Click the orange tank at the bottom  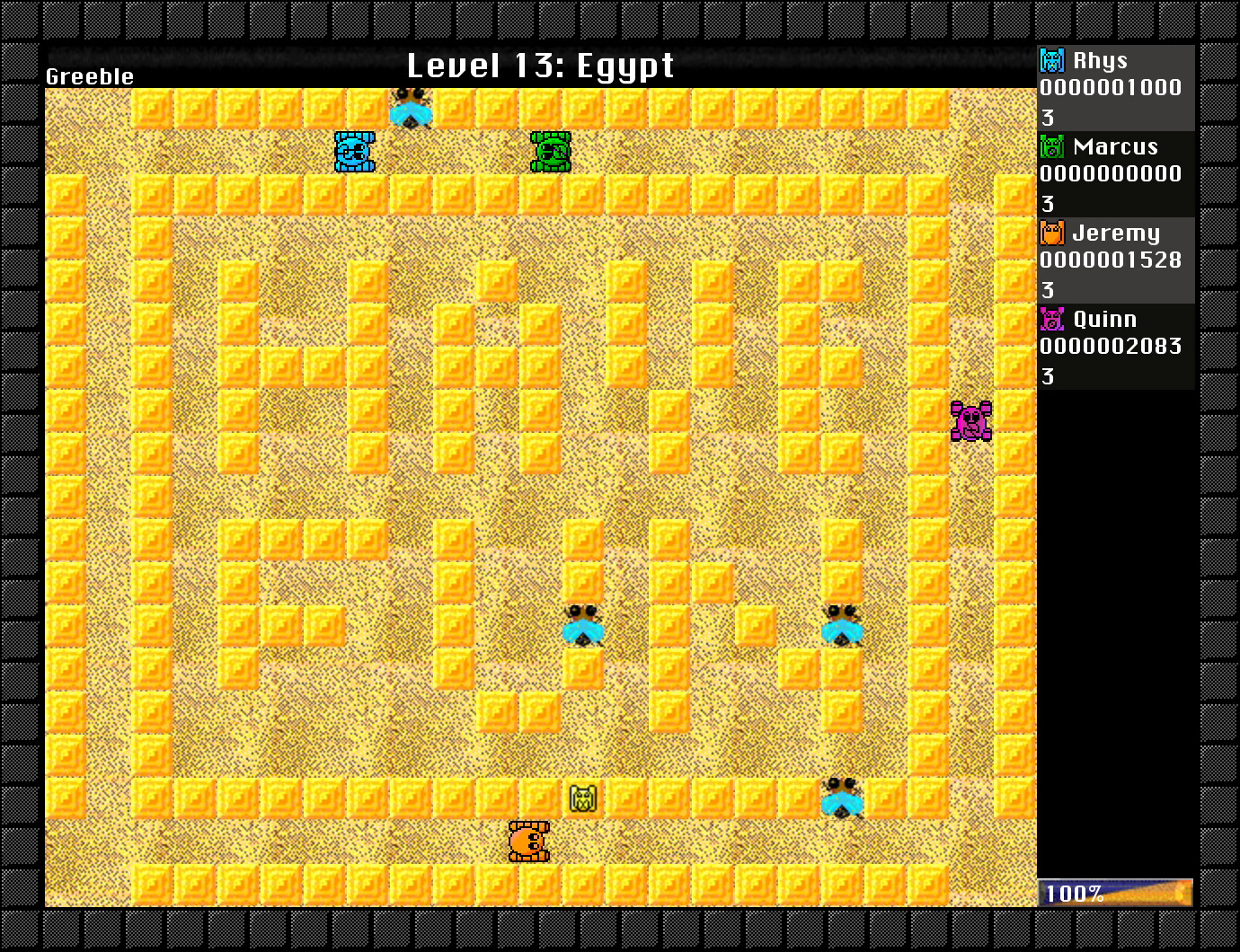coord(529,842)
